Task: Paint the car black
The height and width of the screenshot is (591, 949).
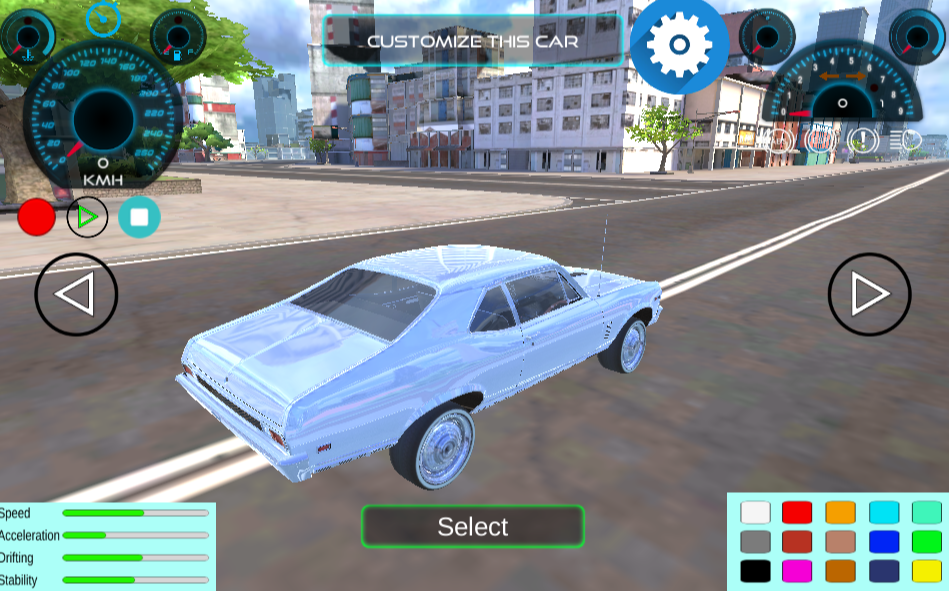Action: pos(755,571)
